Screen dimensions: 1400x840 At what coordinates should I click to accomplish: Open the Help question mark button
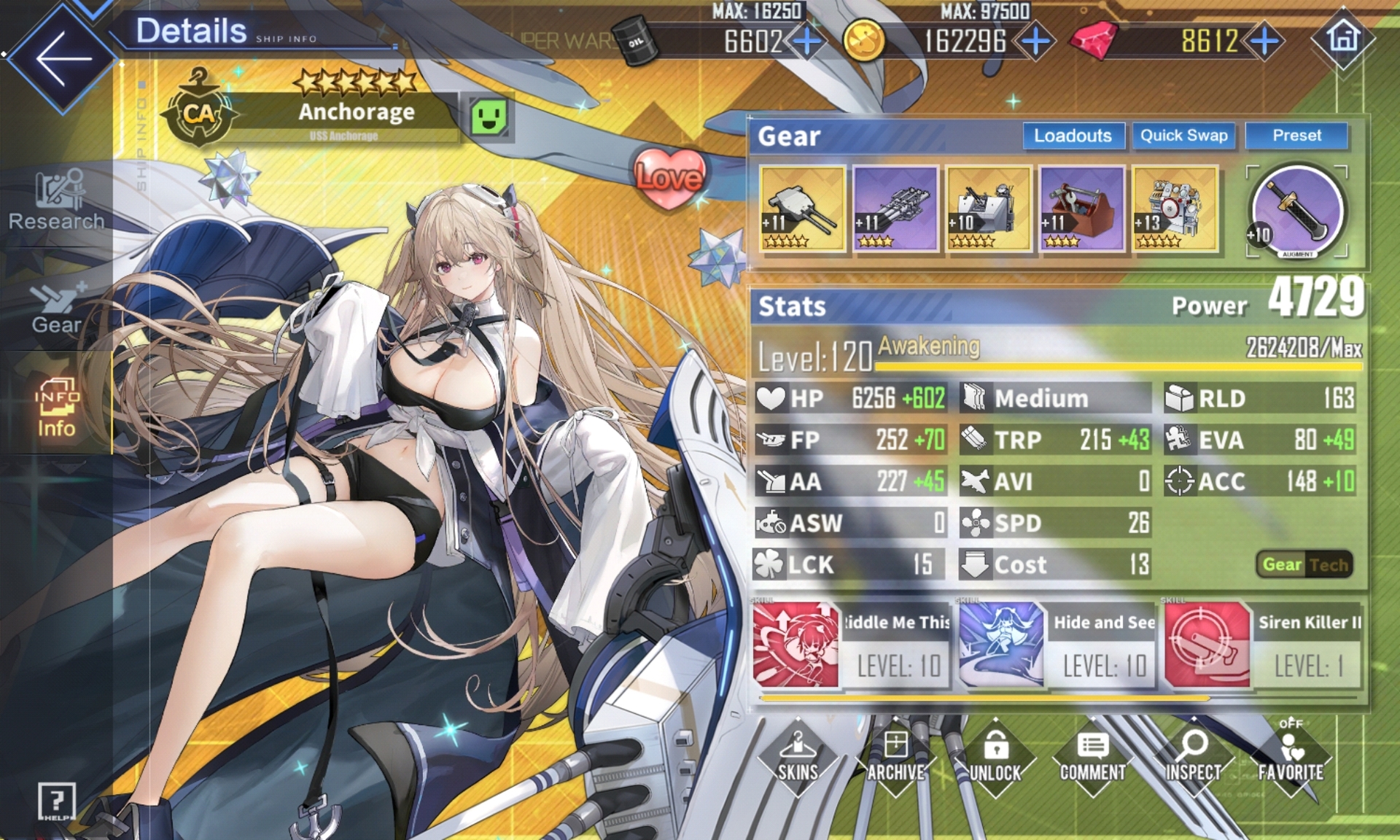click(x=57, y=801)
